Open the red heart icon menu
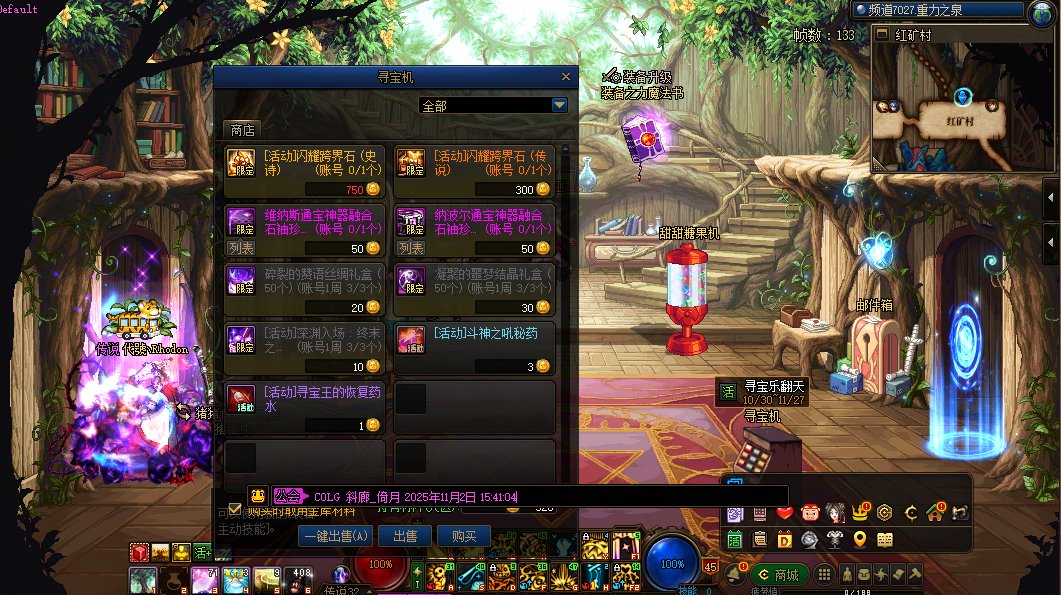Image resolution: width=1061 pixels, height=595 pixels. tap(785, 513)
